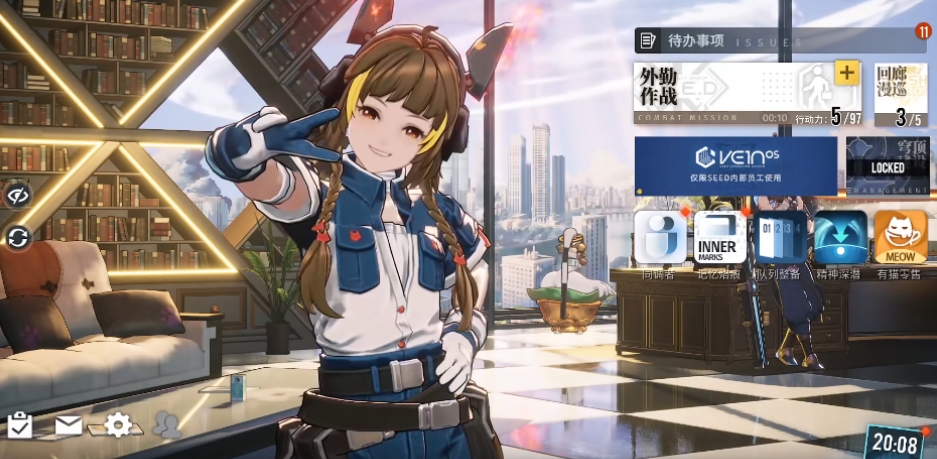Open the gear settings menu
This screenshot has height=459, width=937.
coord(118,425)
